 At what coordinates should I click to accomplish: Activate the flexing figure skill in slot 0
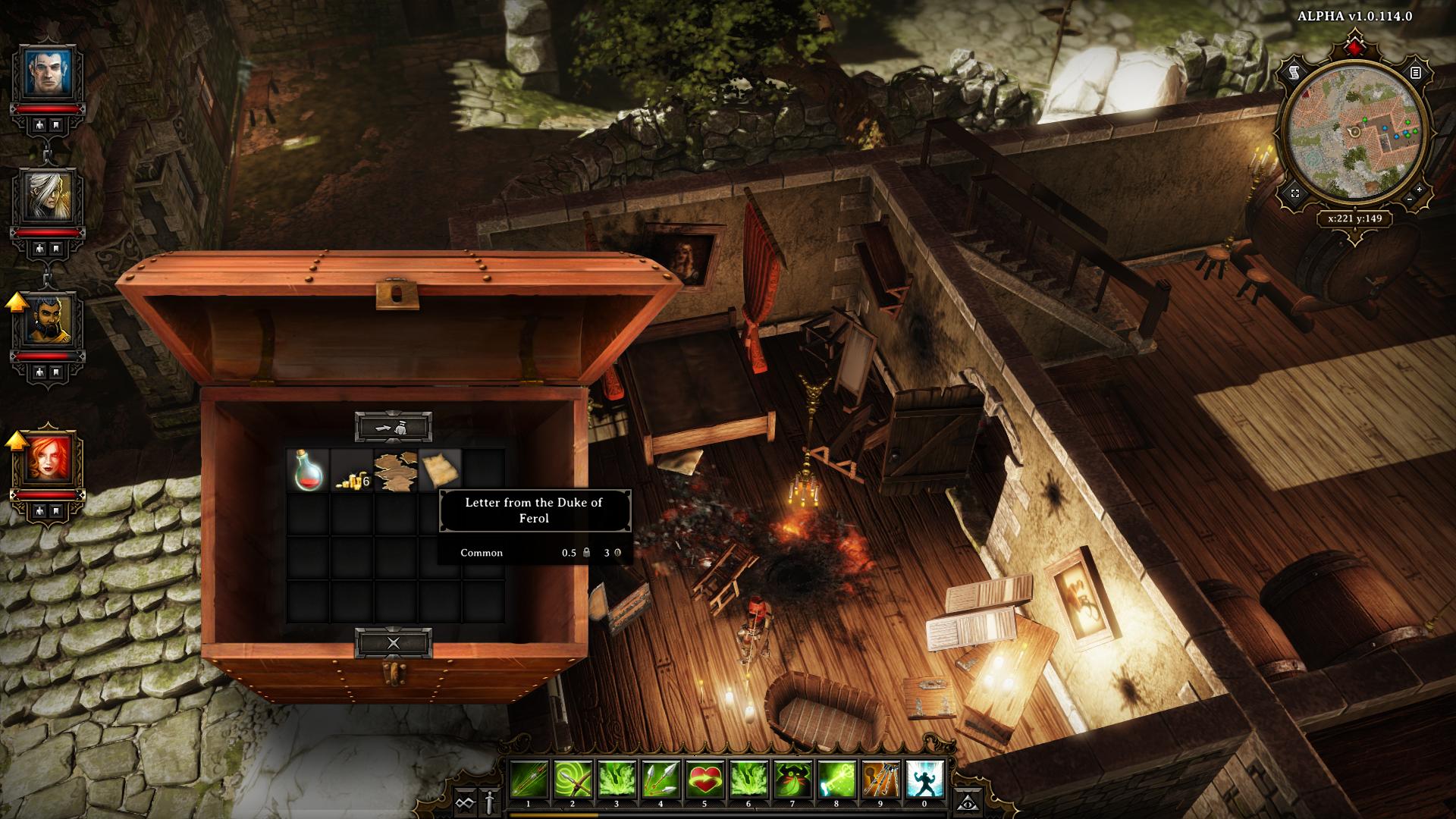pyautogui.click(x=924, y=780)
